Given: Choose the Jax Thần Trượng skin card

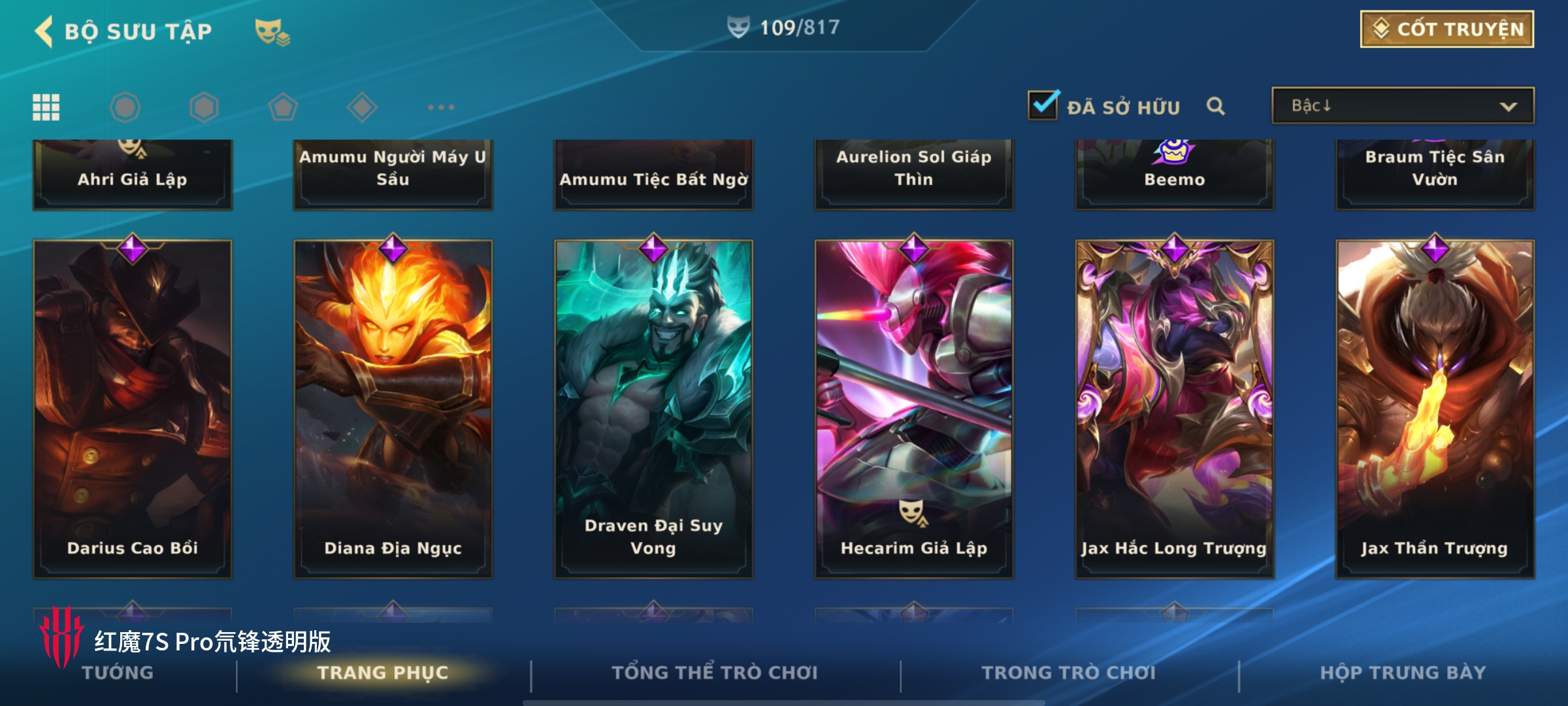Looking at the screenshot, I should 1435,409.
